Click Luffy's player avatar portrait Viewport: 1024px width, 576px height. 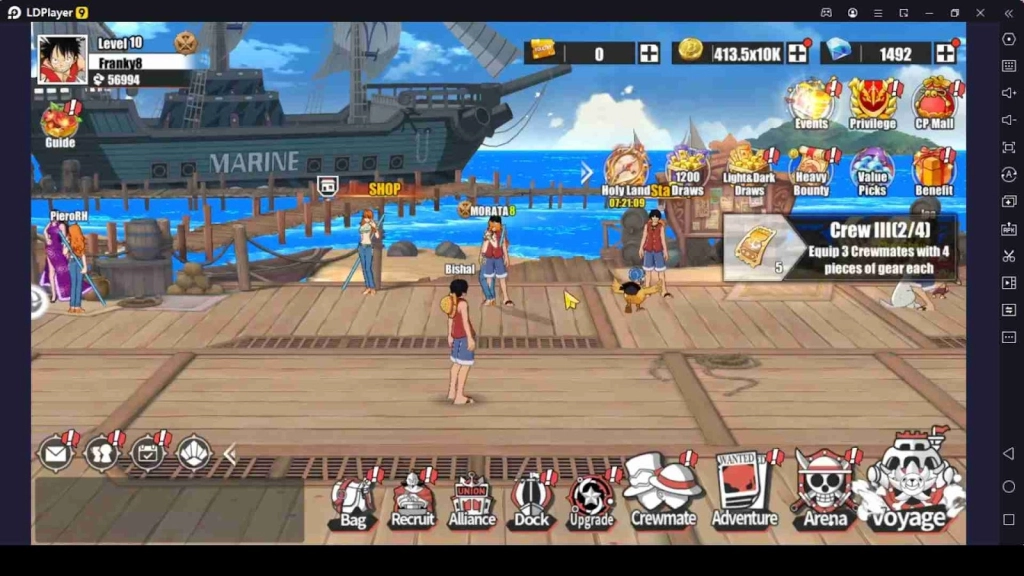point(62,59)
